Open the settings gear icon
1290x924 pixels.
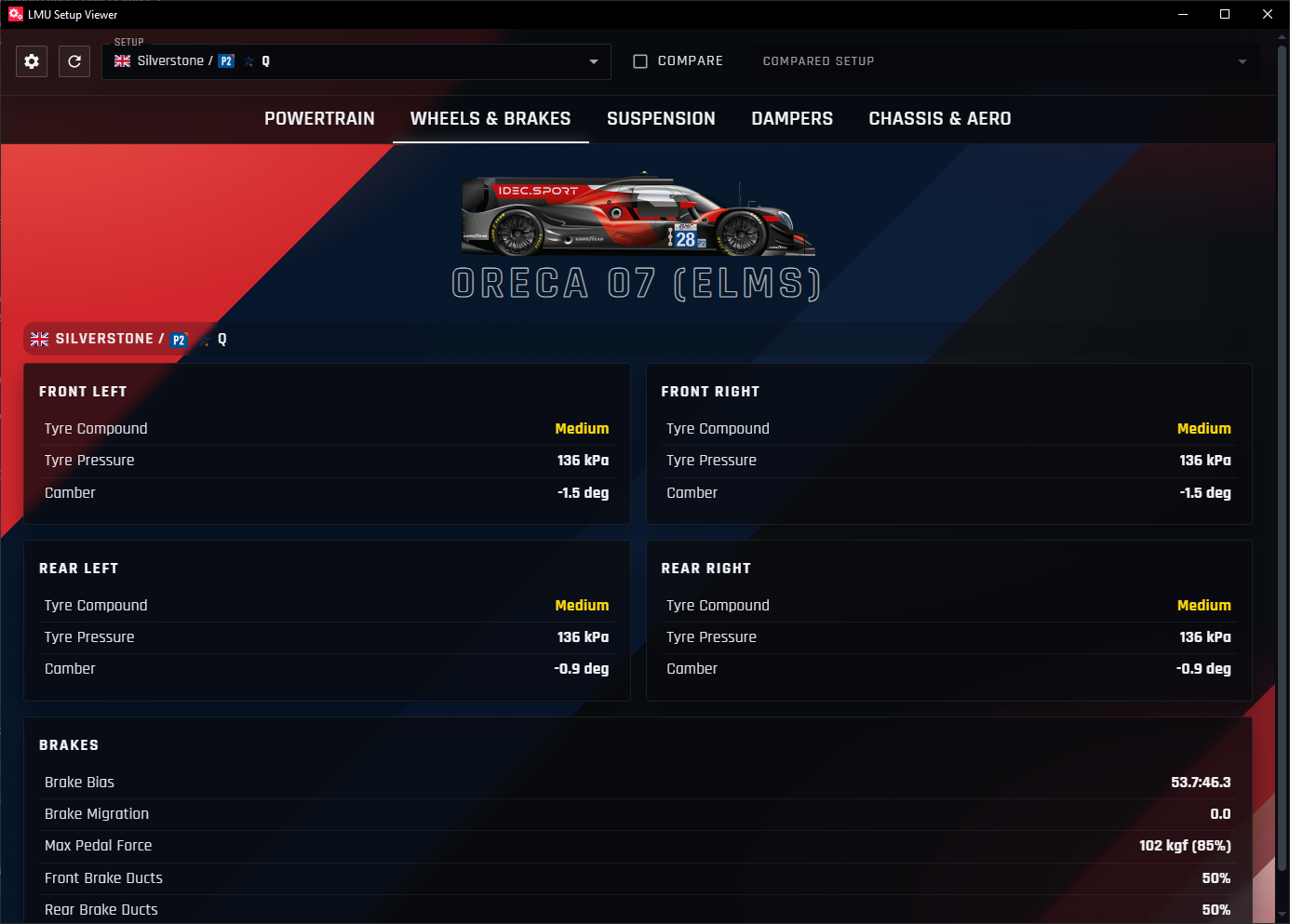coord(31,61)
